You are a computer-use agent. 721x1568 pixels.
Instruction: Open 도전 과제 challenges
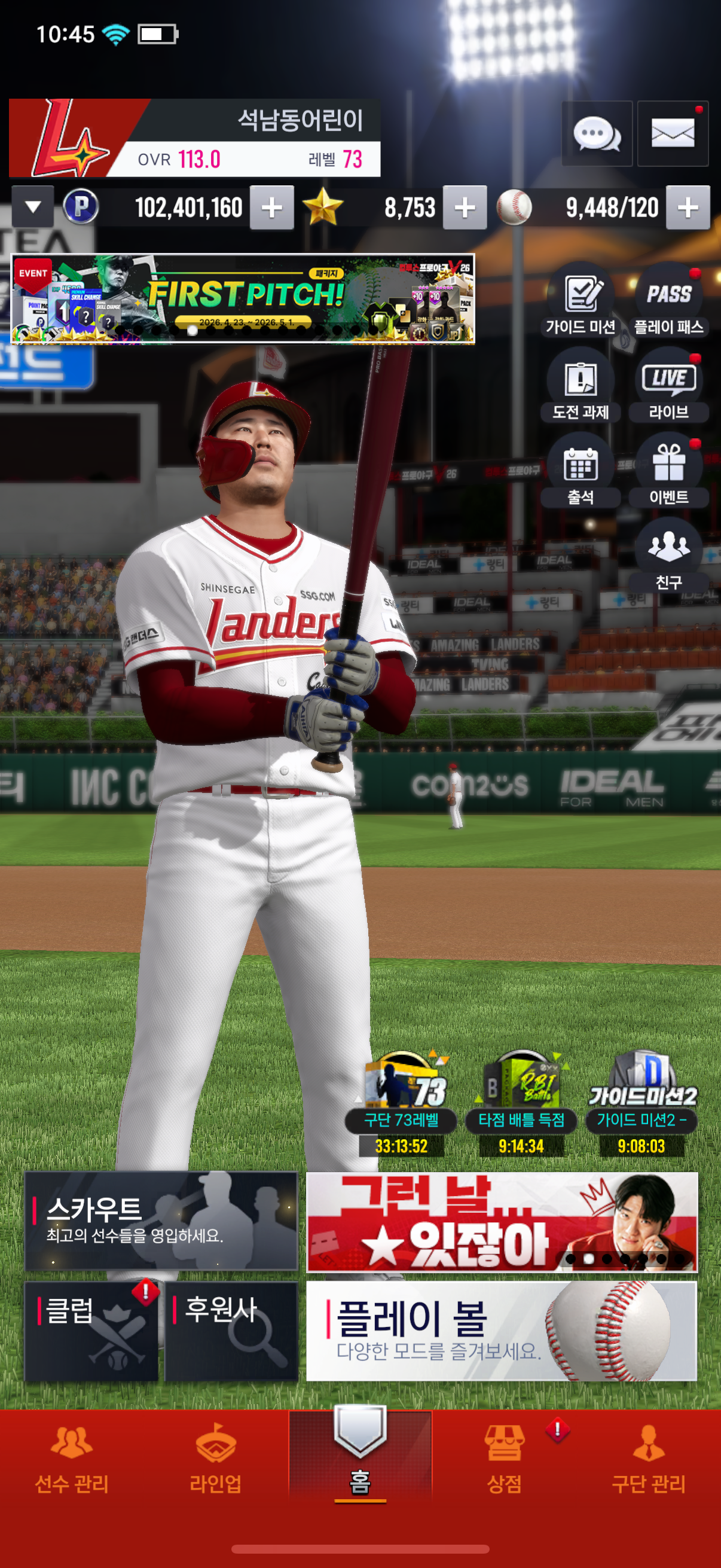(x=581, y=386)
